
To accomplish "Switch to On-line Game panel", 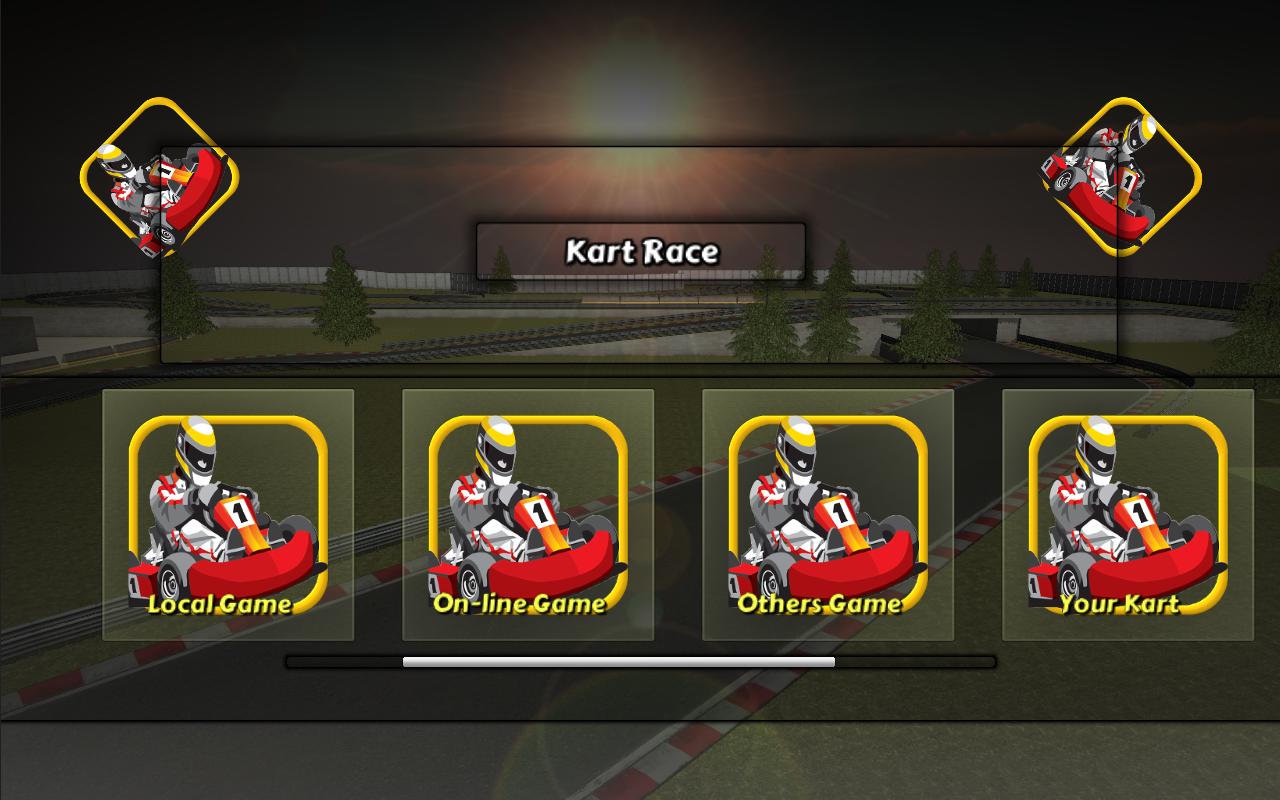I will (x=530, y=515).
